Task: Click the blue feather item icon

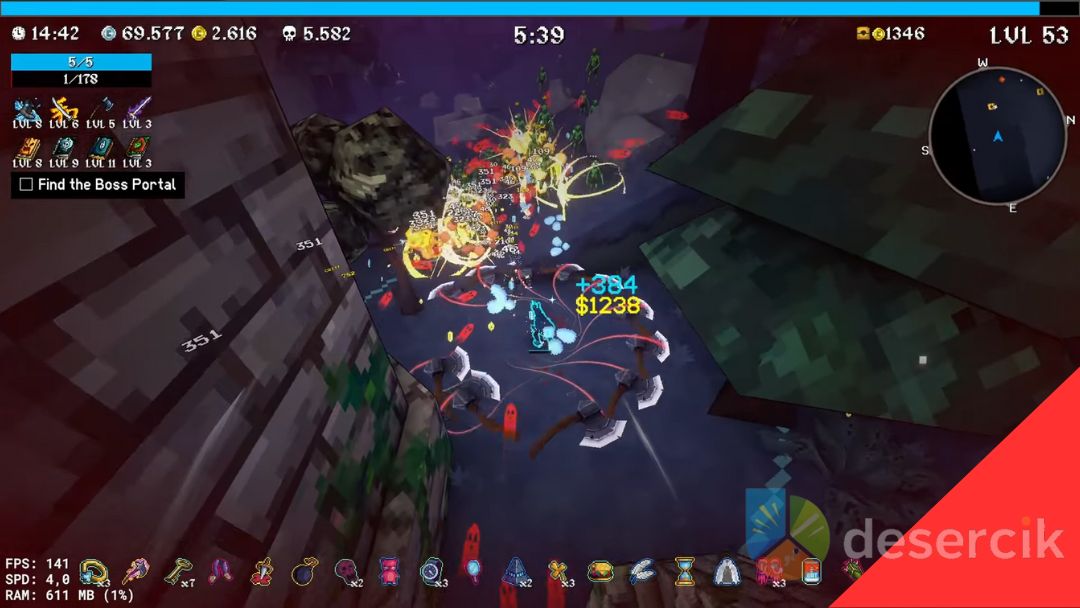Action: point(641,572)
